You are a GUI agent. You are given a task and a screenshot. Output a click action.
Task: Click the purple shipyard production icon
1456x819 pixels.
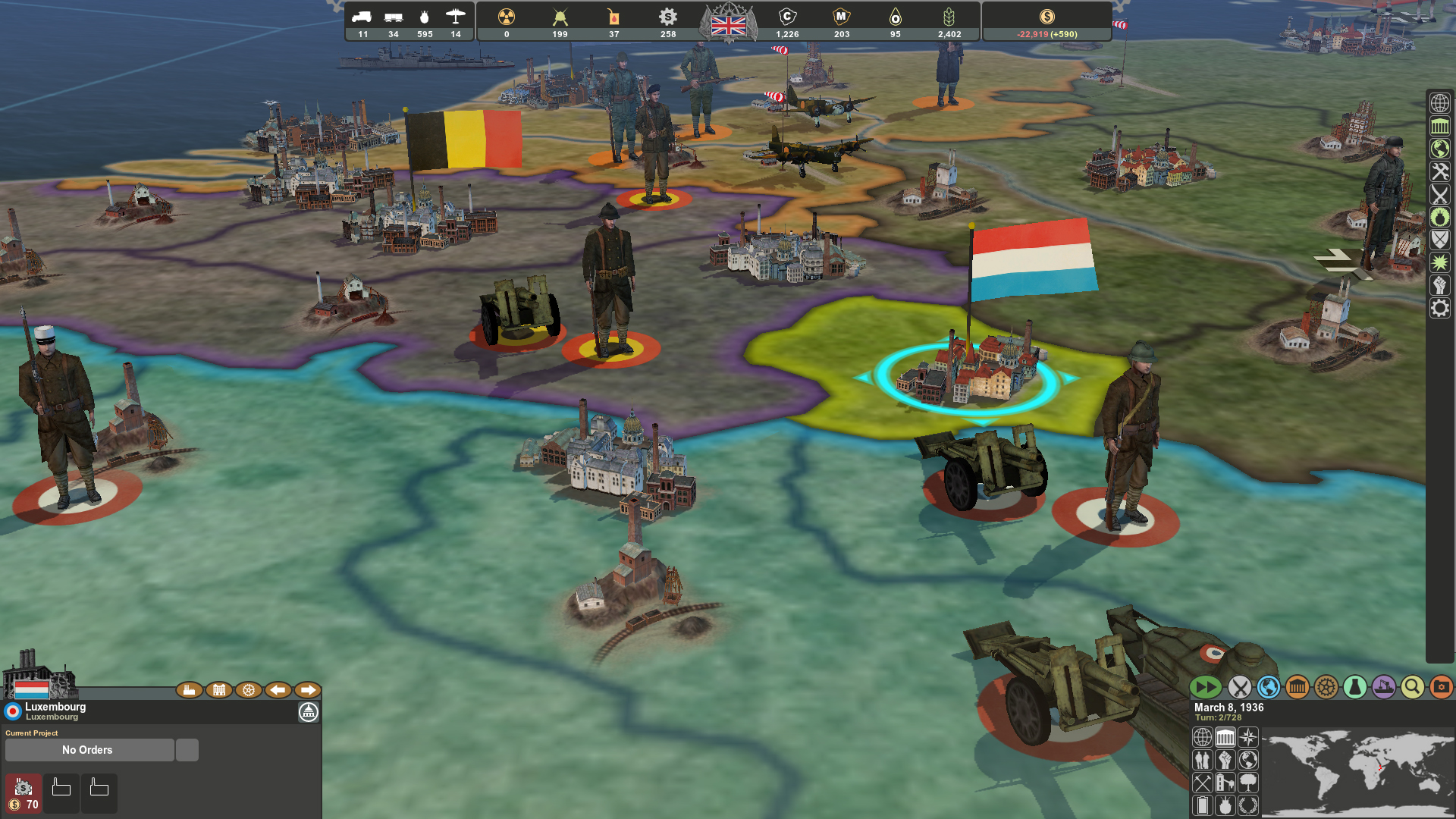1383,687
